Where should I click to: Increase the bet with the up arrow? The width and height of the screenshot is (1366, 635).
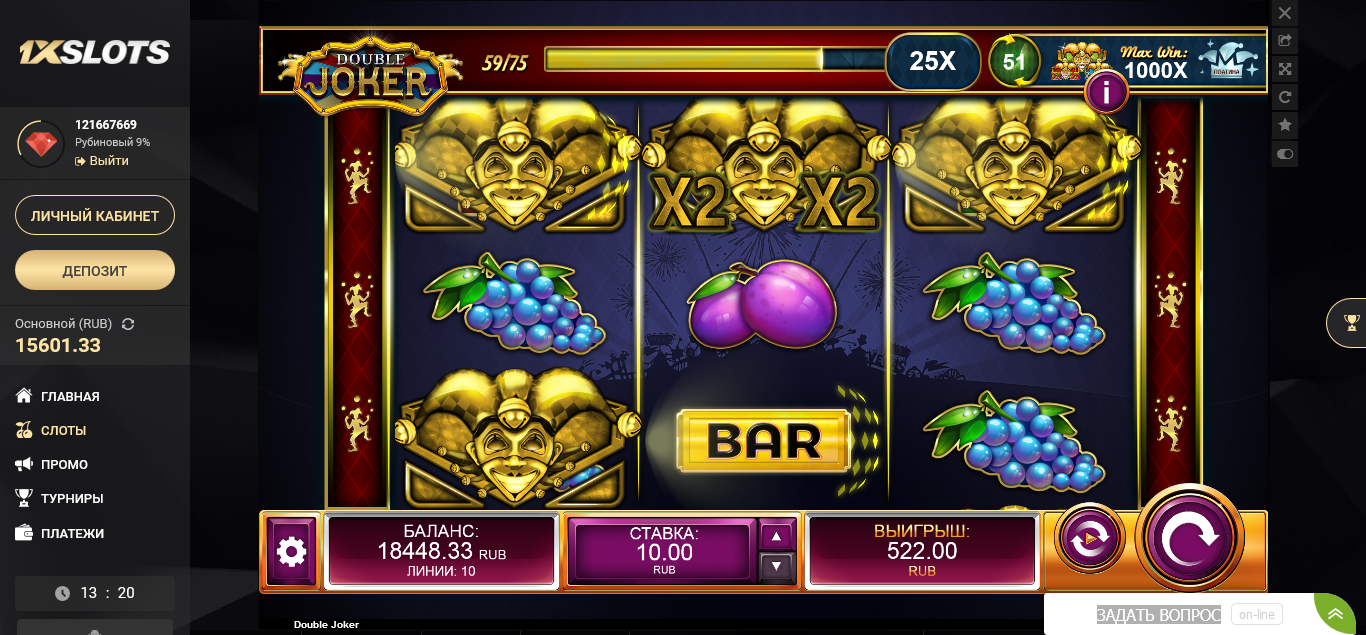point(777,536)
